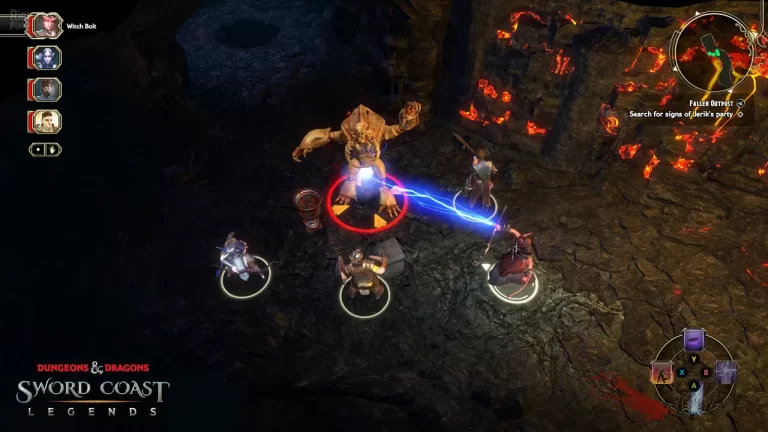Select the short-haired human party portrait
This screenshot has width=768, height=432.
click(x=46, y=121)
